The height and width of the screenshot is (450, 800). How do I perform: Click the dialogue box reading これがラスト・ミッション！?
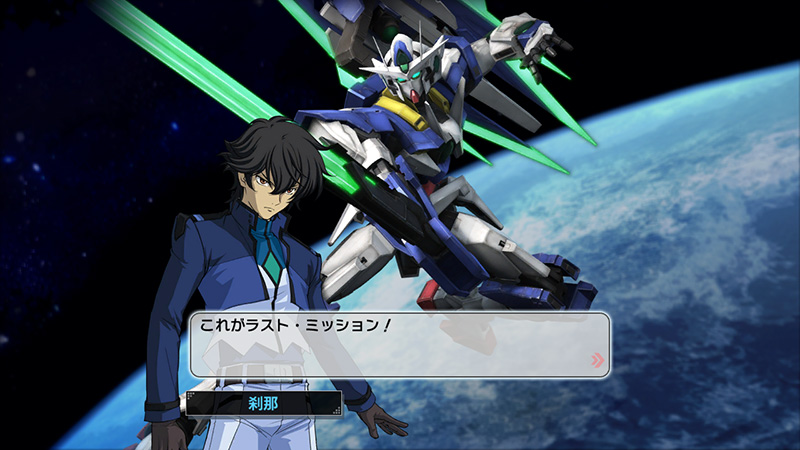399,344
